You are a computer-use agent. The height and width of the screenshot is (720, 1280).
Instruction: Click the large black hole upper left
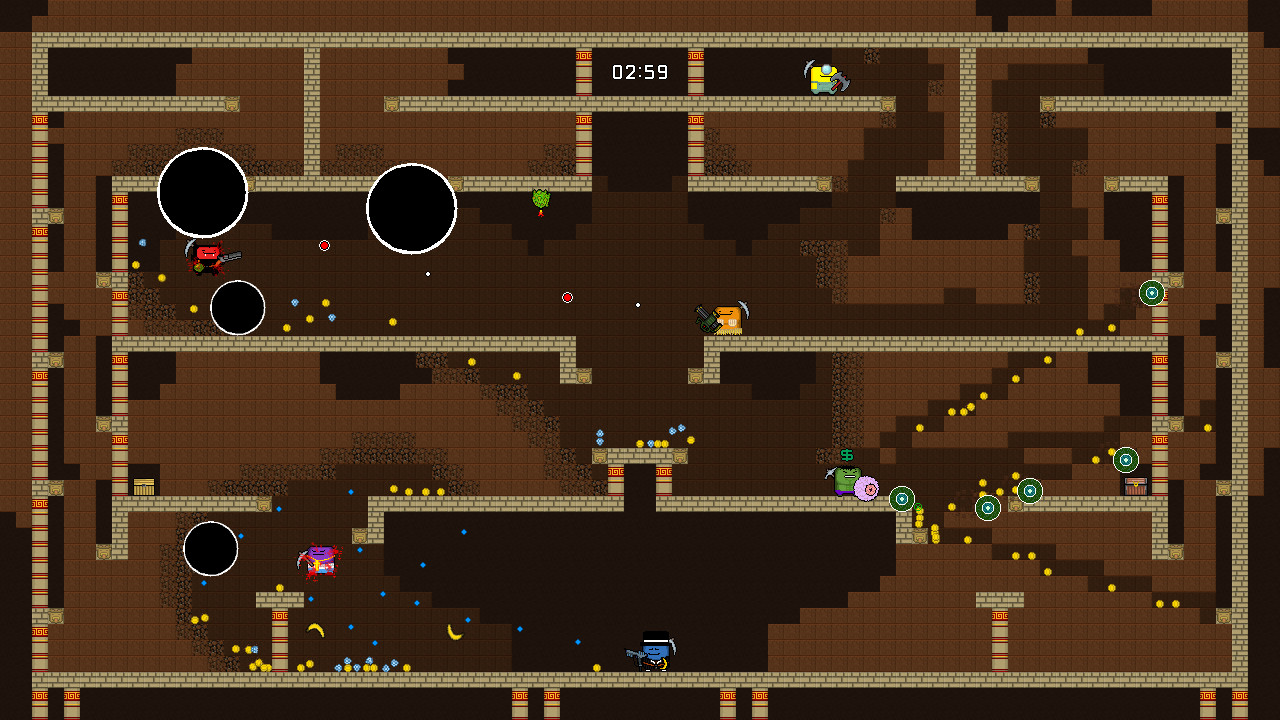click(x=202, y=193)
